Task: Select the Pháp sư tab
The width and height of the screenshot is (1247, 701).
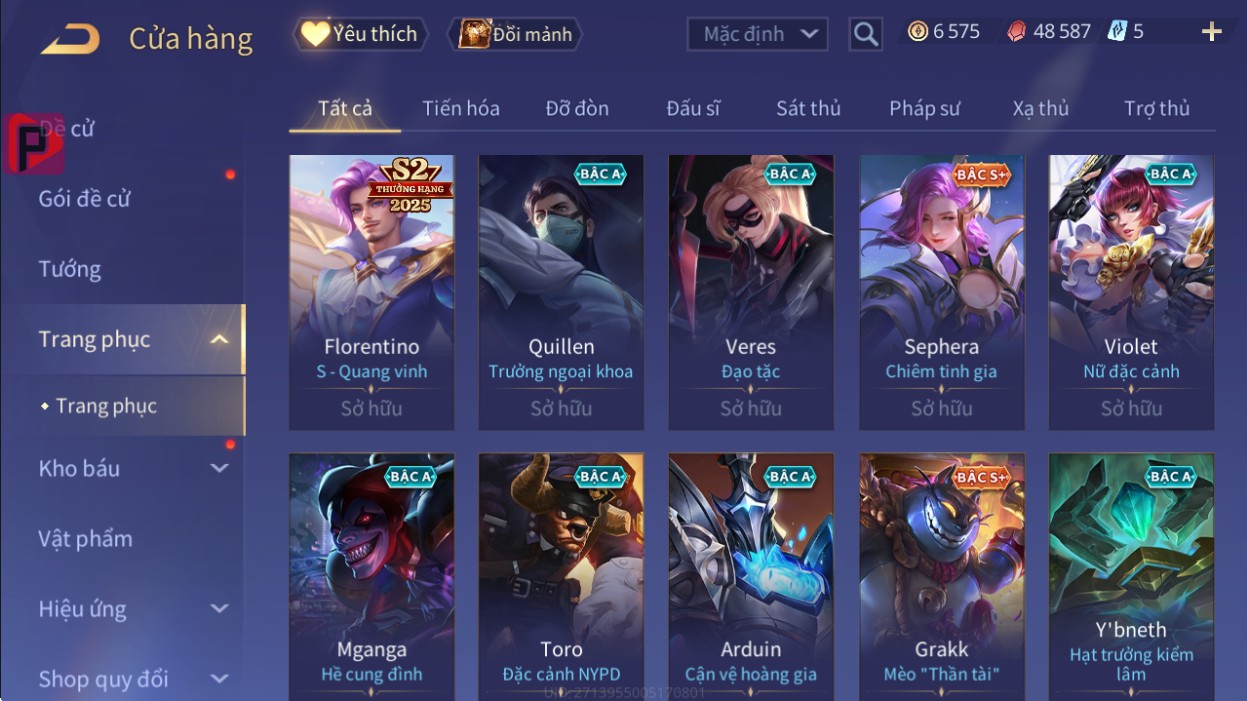Action: coord(924,108)
